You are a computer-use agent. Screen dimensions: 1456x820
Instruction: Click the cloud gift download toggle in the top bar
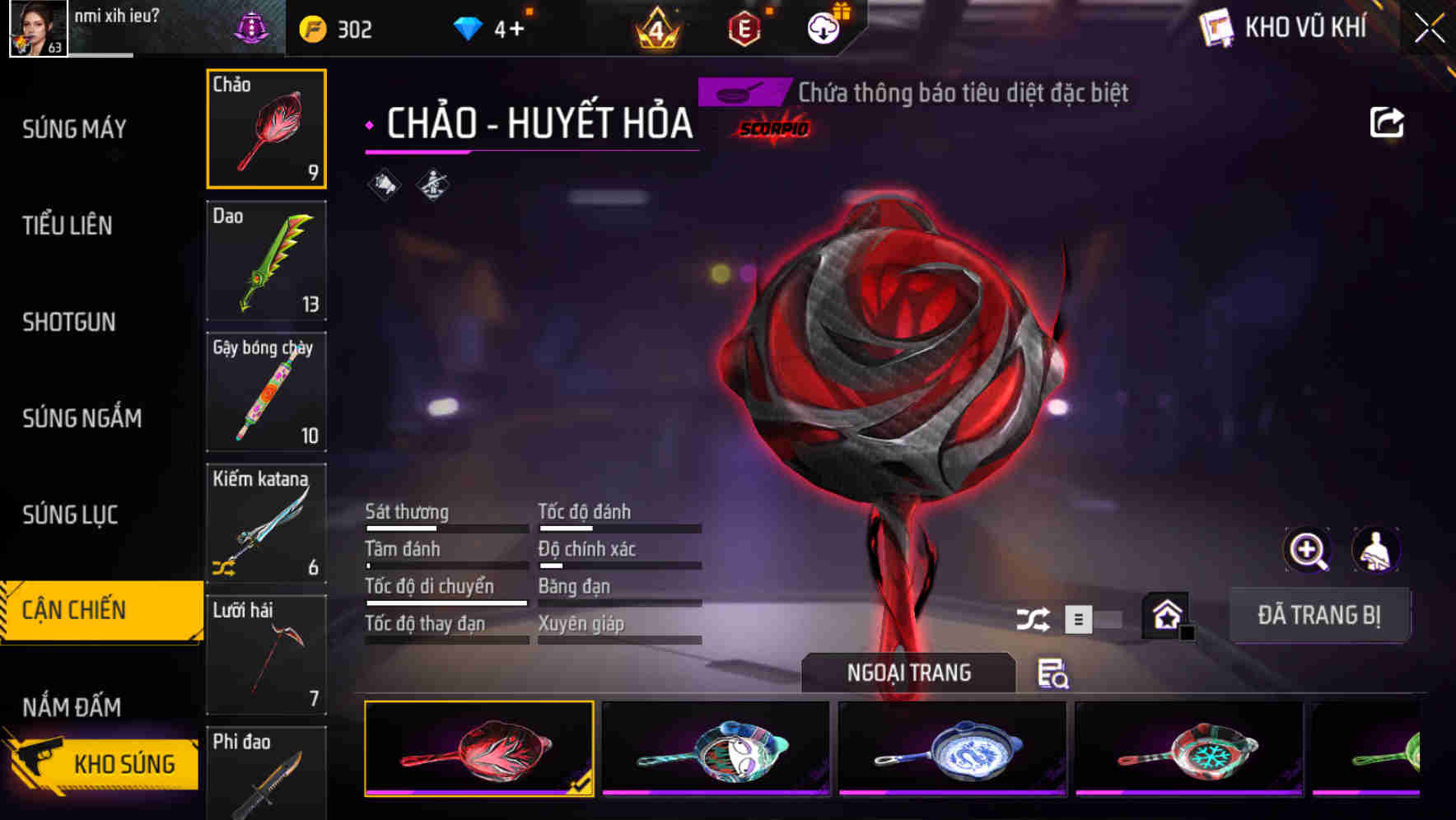(822, 27)
